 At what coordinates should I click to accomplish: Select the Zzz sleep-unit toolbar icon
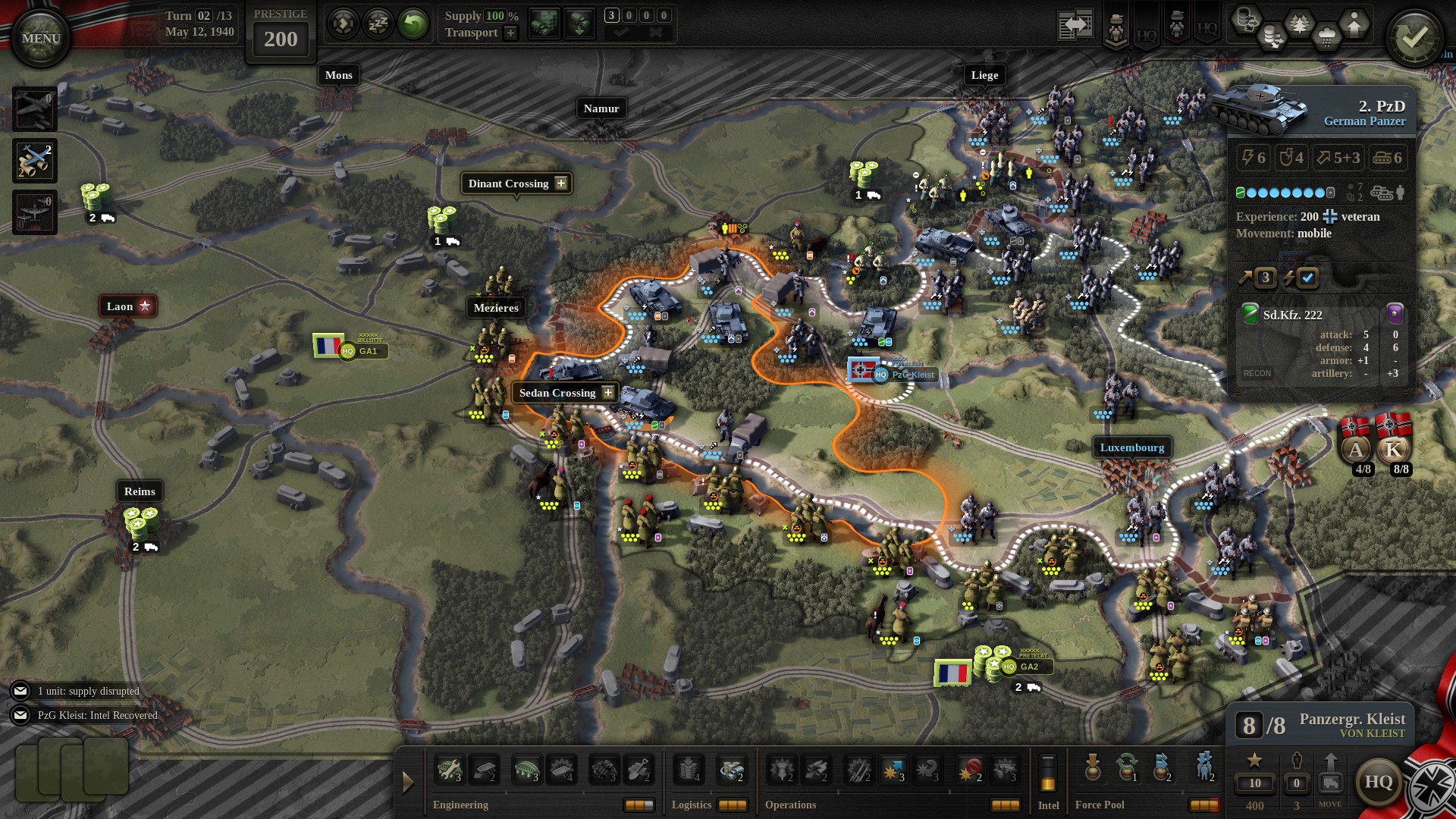tap(377, 23)
